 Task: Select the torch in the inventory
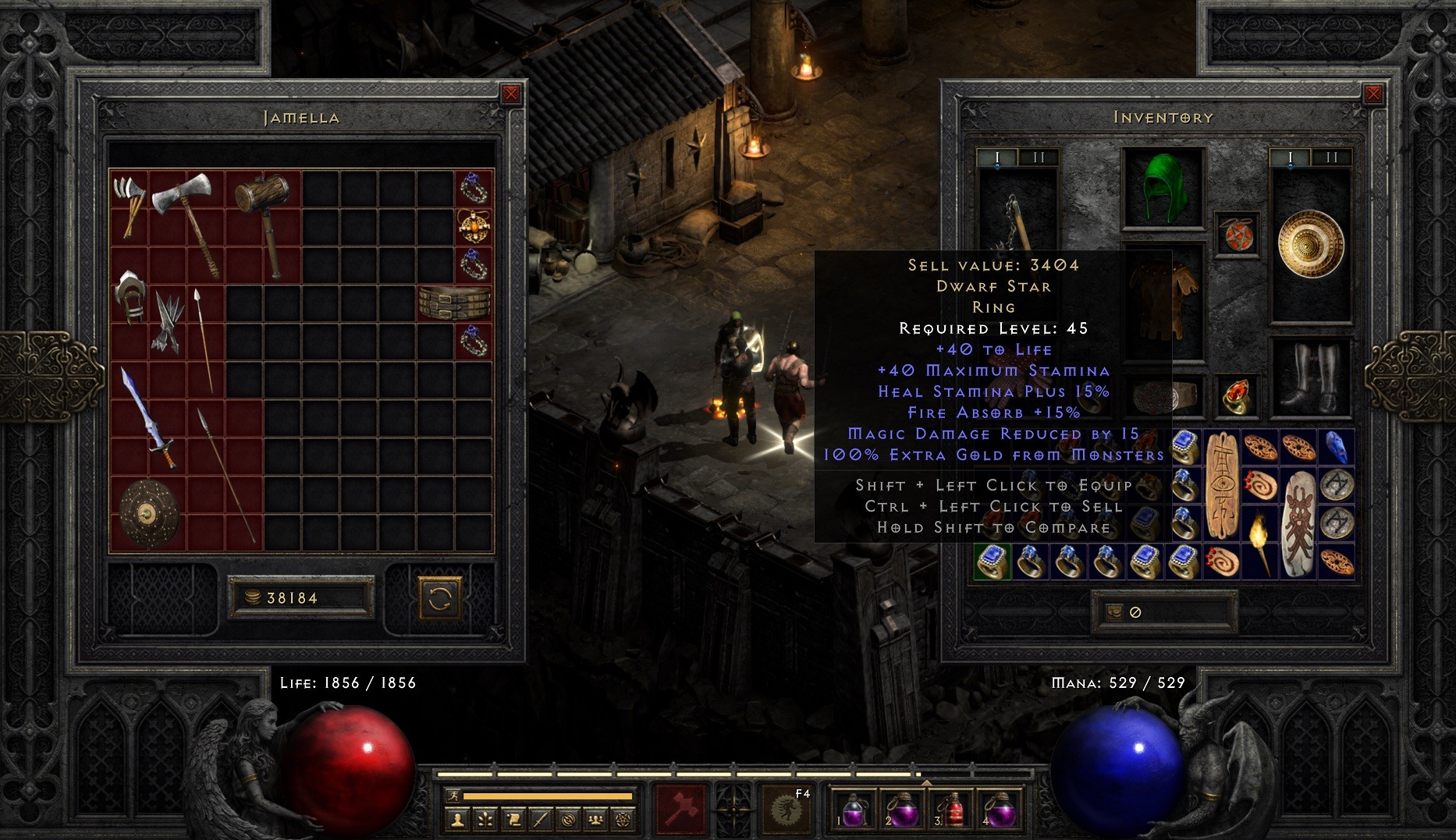pyautogui.click(x=1259, y=543)
